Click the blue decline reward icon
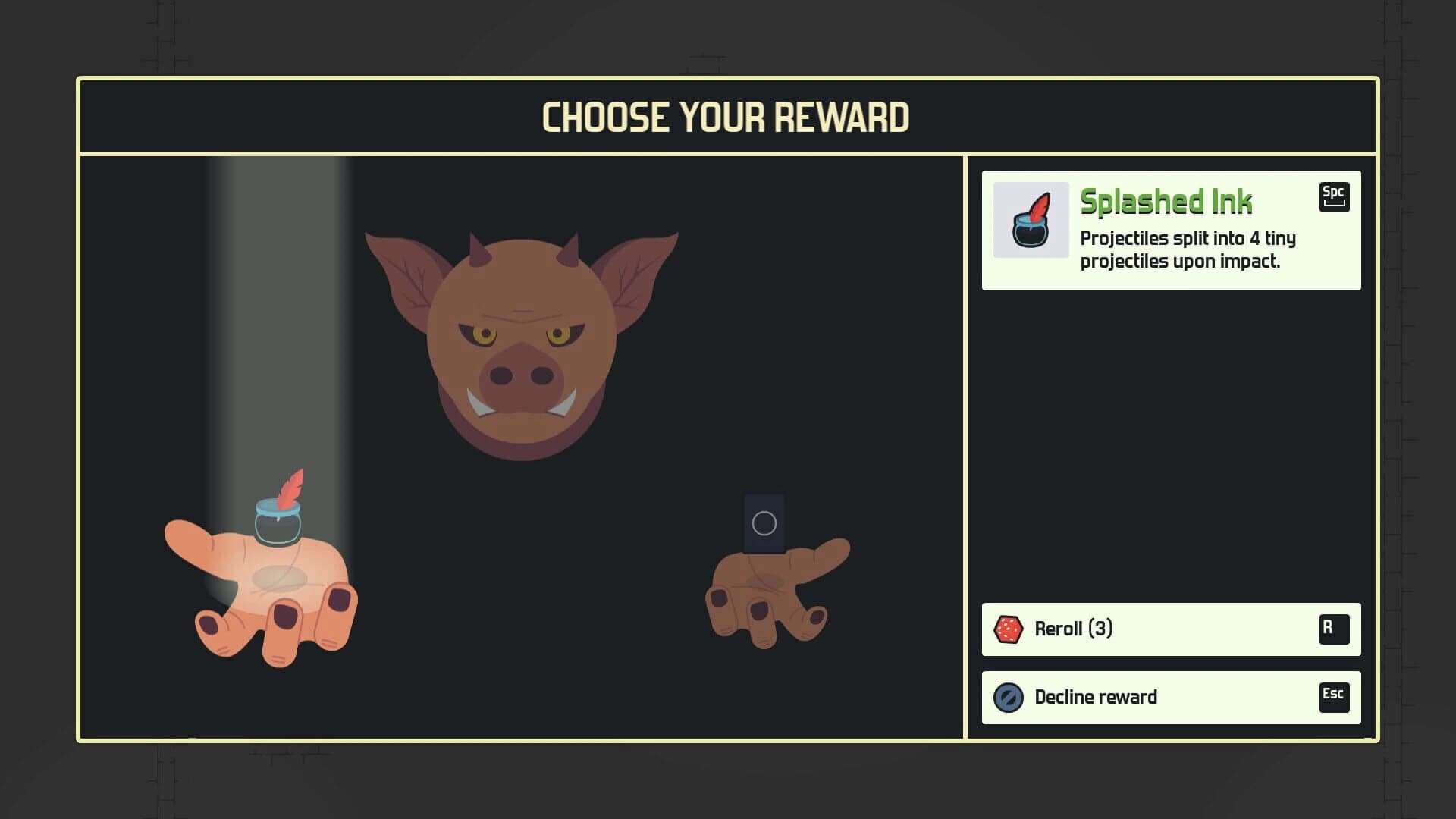Image resolution: width=1456 pixels, height=819 pixels. pos(1006,697)
